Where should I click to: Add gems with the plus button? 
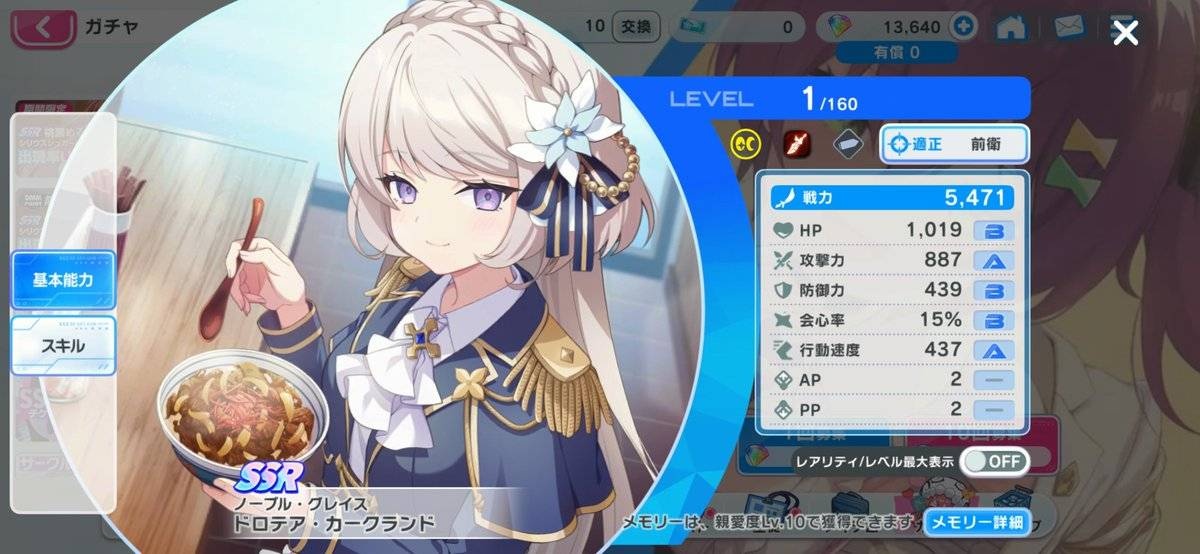pos(964,27)
